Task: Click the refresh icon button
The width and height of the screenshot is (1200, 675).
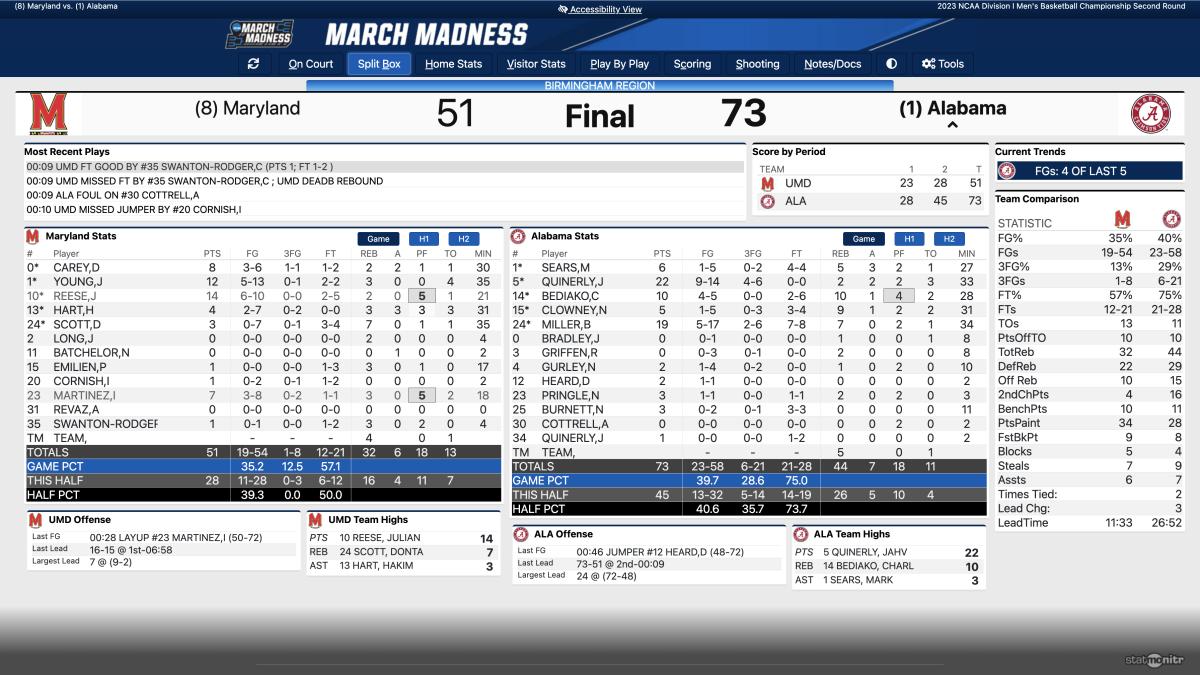Action: tap(253, 64)
